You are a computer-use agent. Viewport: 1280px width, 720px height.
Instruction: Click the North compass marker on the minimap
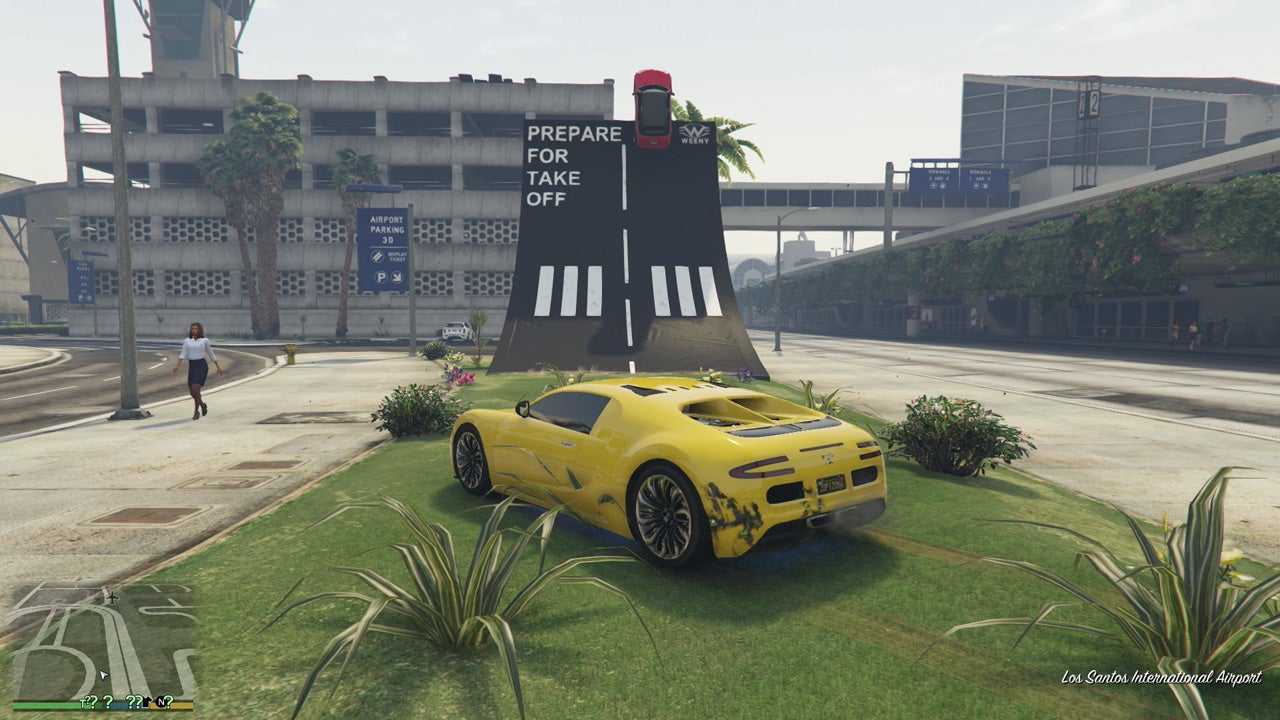pos(160,701)
